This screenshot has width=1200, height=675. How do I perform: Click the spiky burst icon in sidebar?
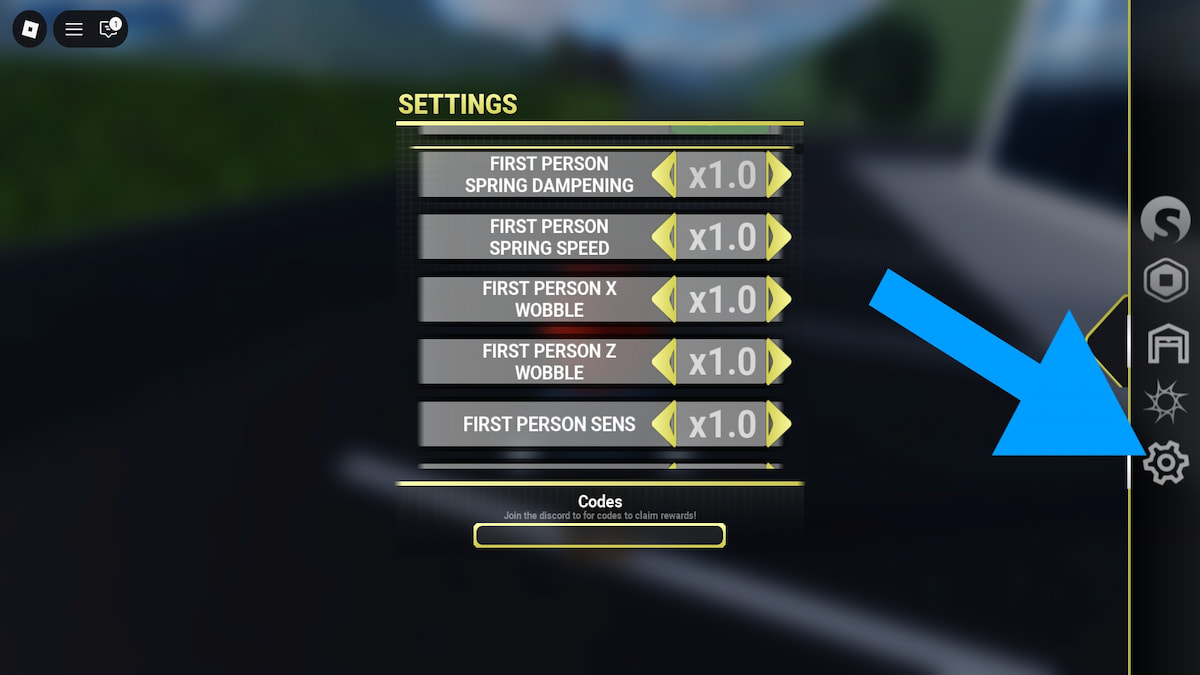[x=1165, y=404]
